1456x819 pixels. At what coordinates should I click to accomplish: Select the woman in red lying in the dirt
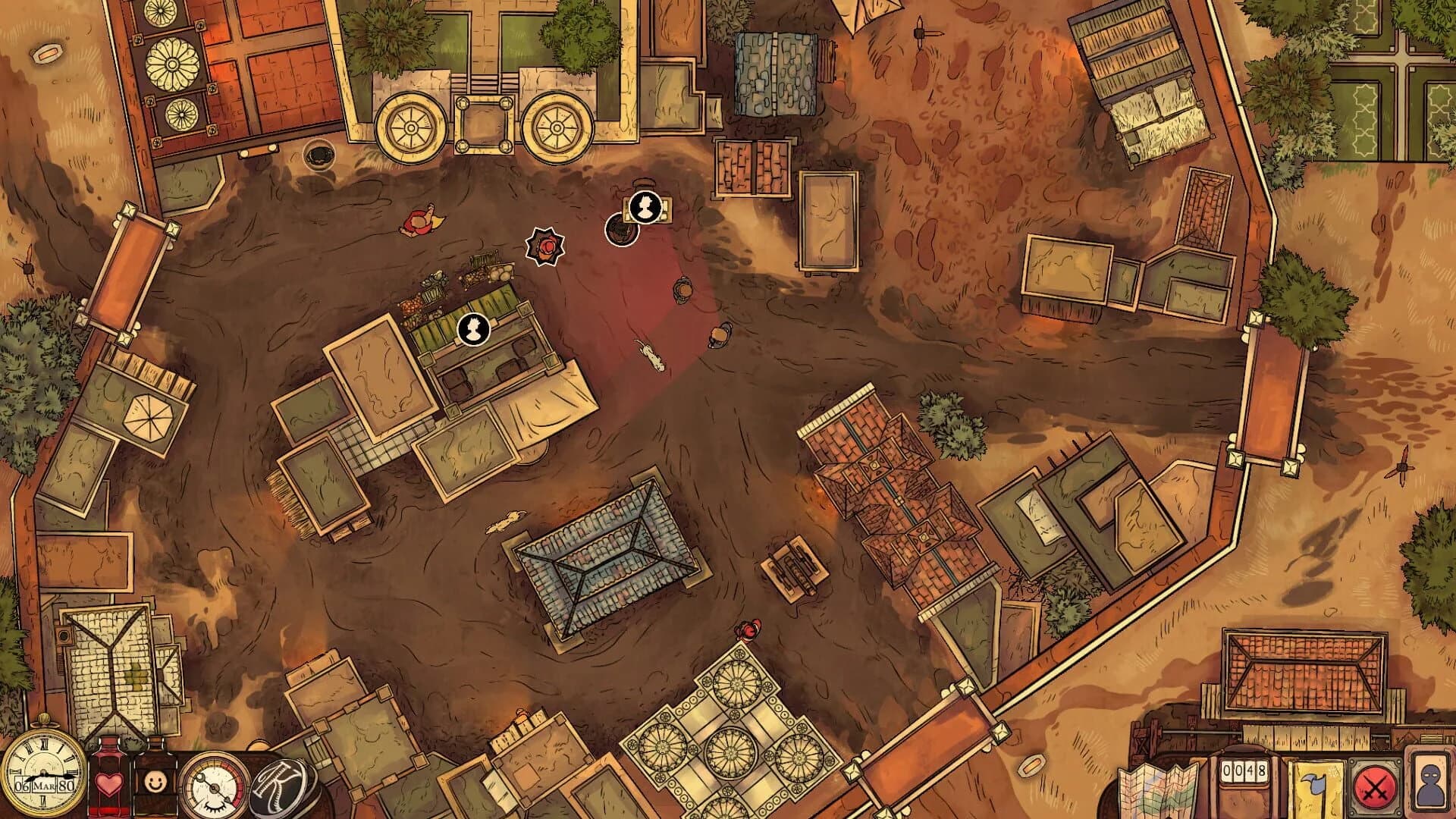pos(420,221)
